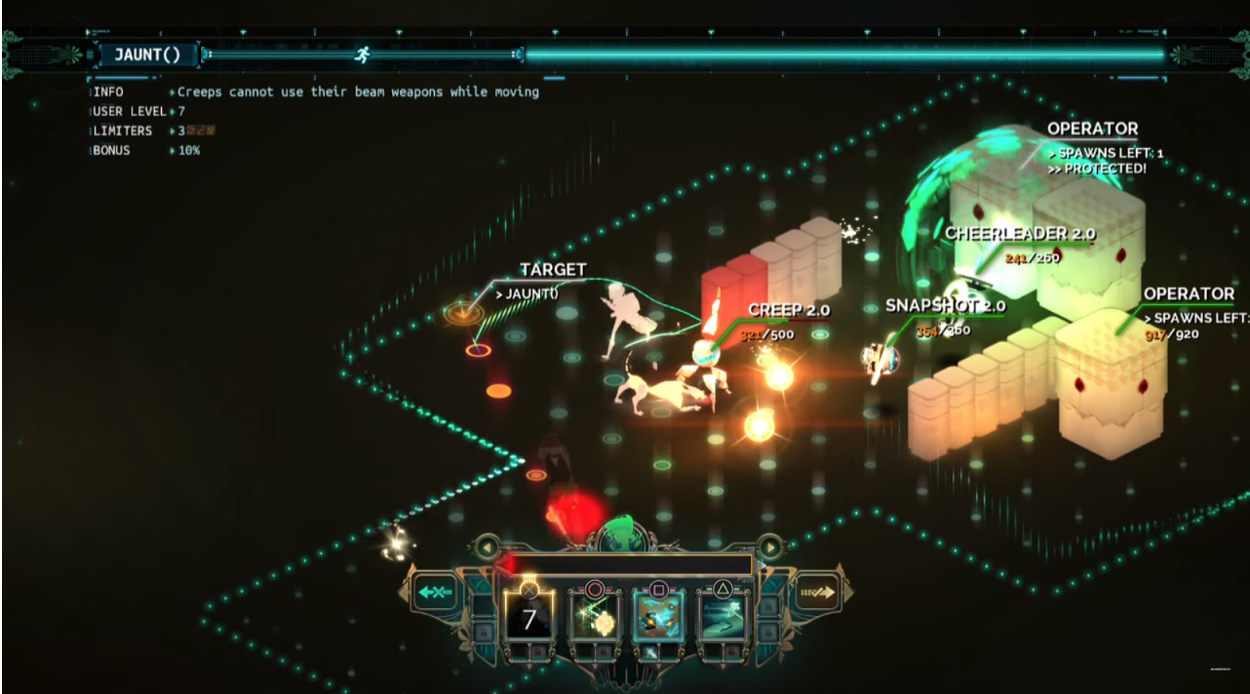
Task: Confirm the planned turn with checkmark arrow
Action: 818,594
